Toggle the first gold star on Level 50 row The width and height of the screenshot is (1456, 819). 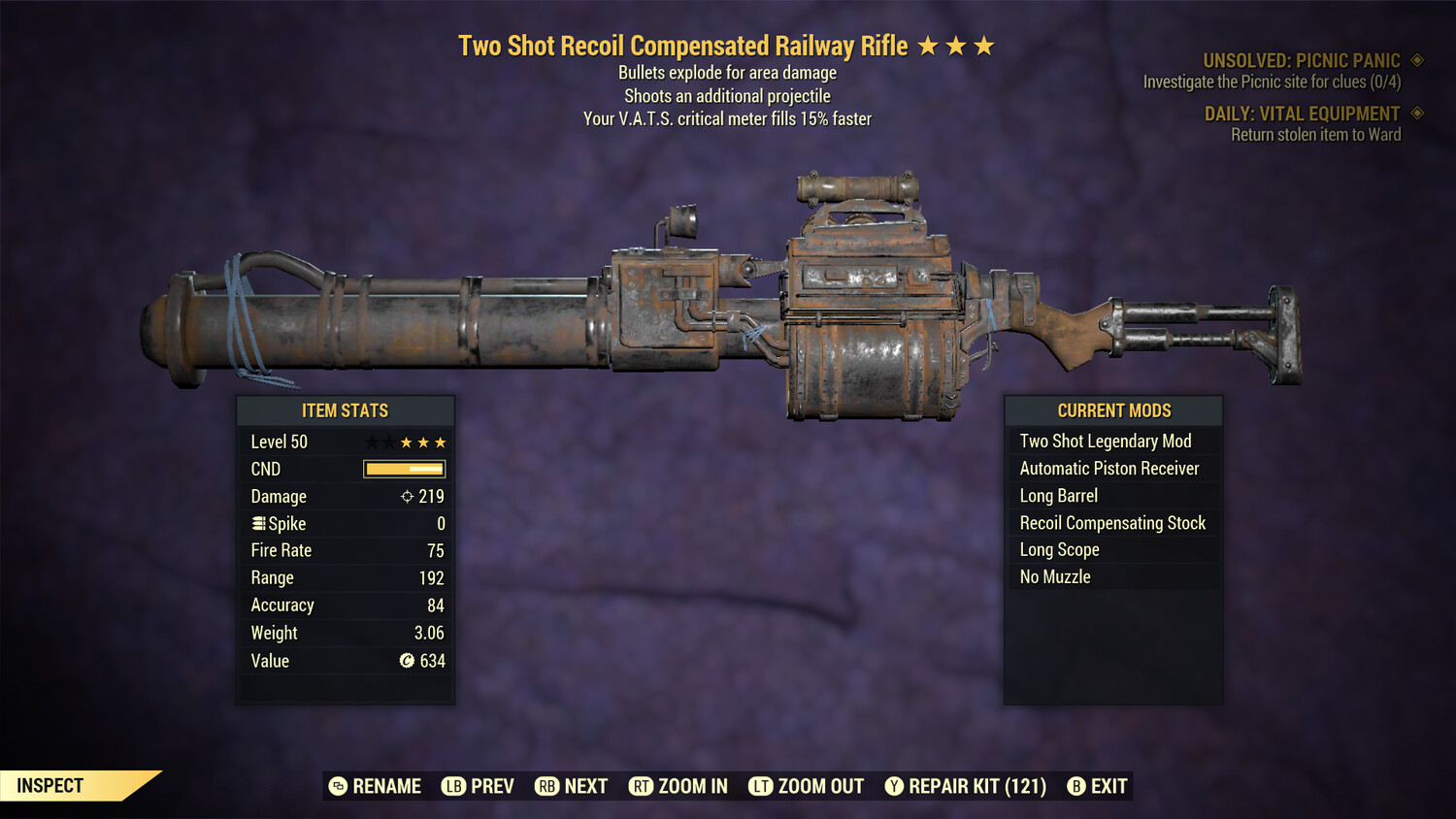[406, 442]
